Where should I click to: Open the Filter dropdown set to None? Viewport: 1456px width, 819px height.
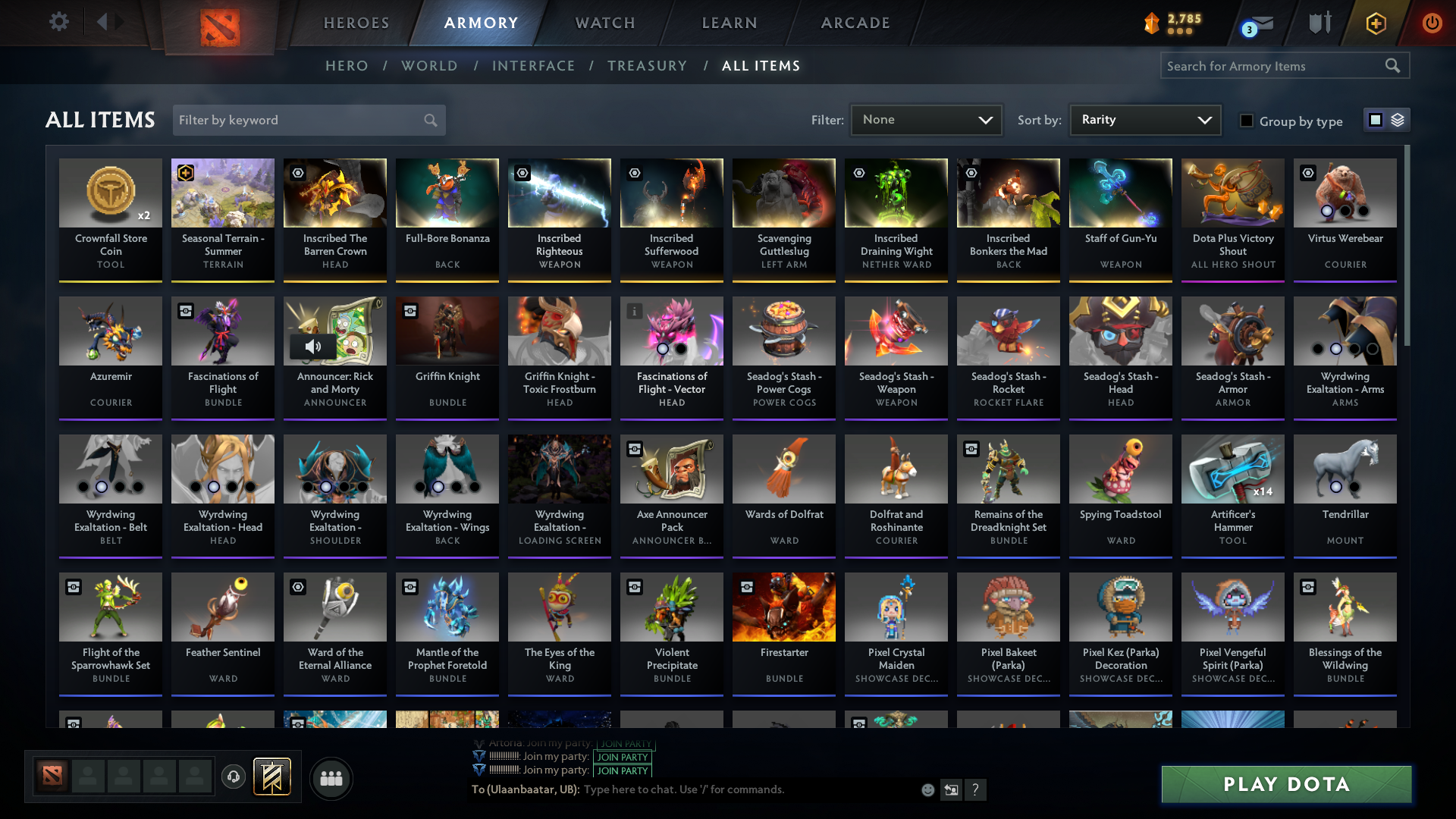(925, 120)
